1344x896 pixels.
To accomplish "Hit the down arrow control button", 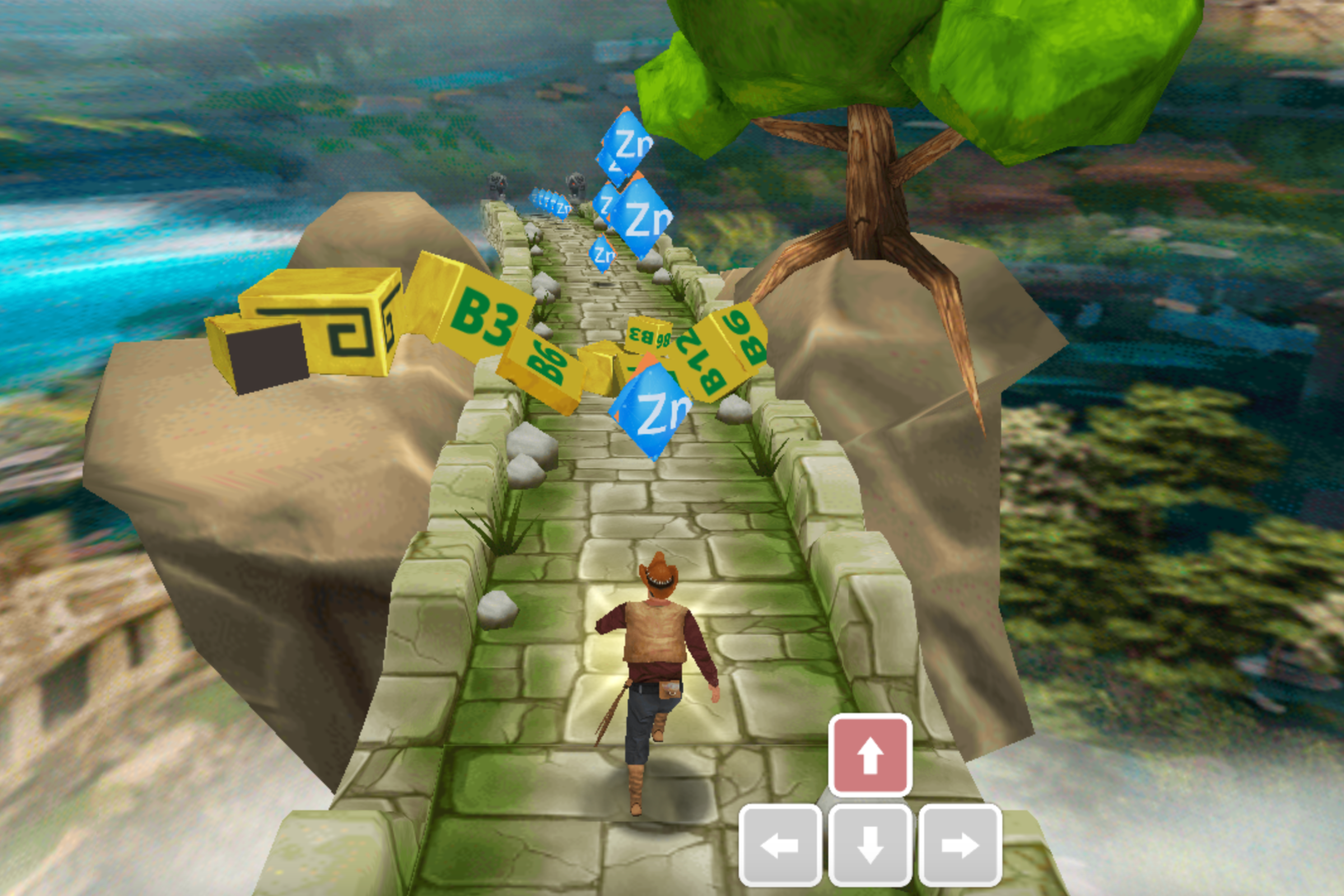I will coord(870,844).
